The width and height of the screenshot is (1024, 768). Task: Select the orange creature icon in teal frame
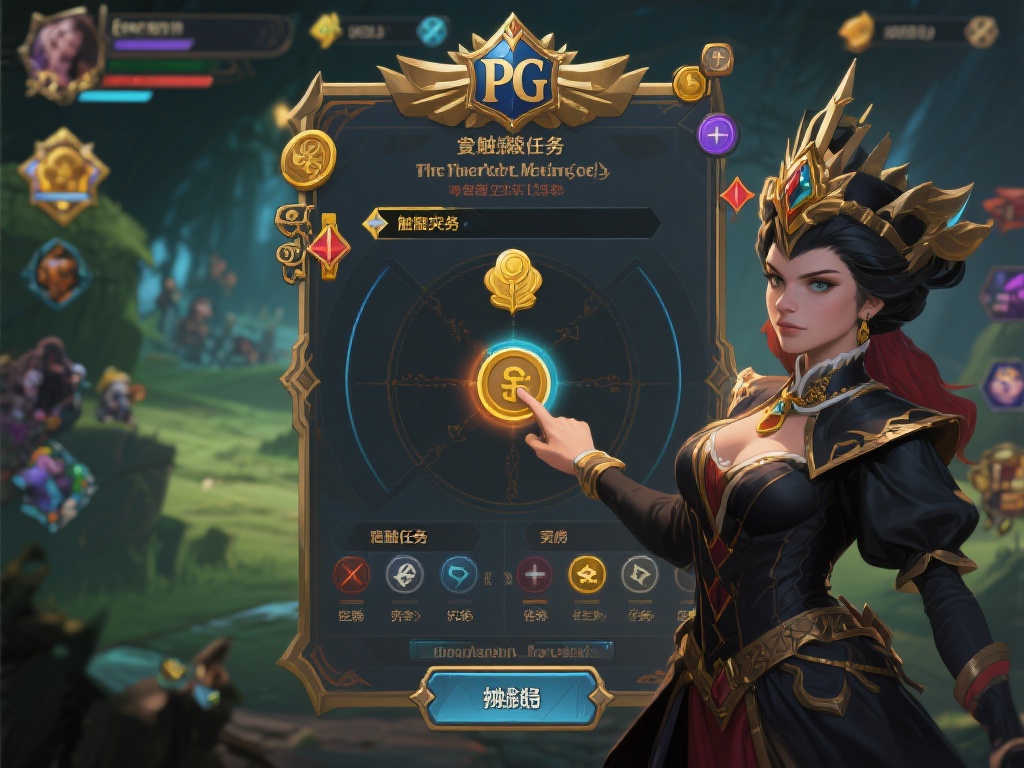tap(57, 270)
